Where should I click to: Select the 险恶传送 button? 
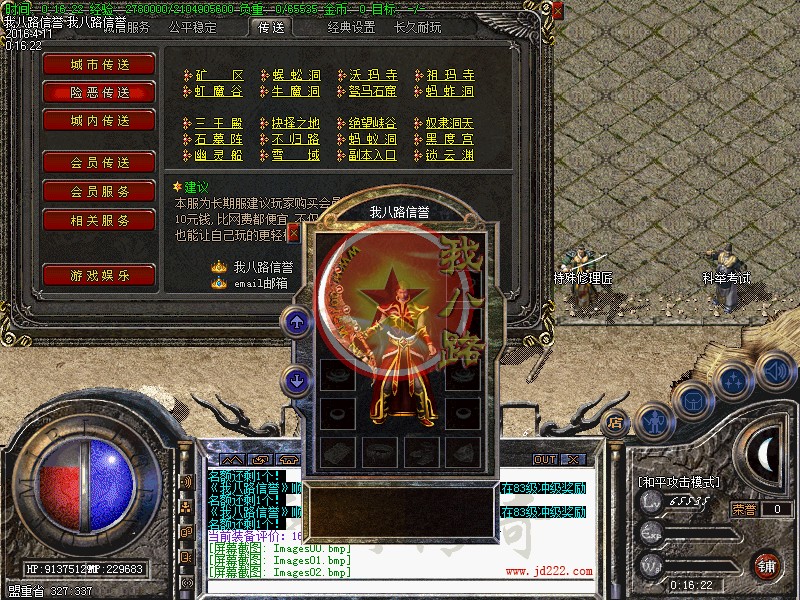coord(99,92)
